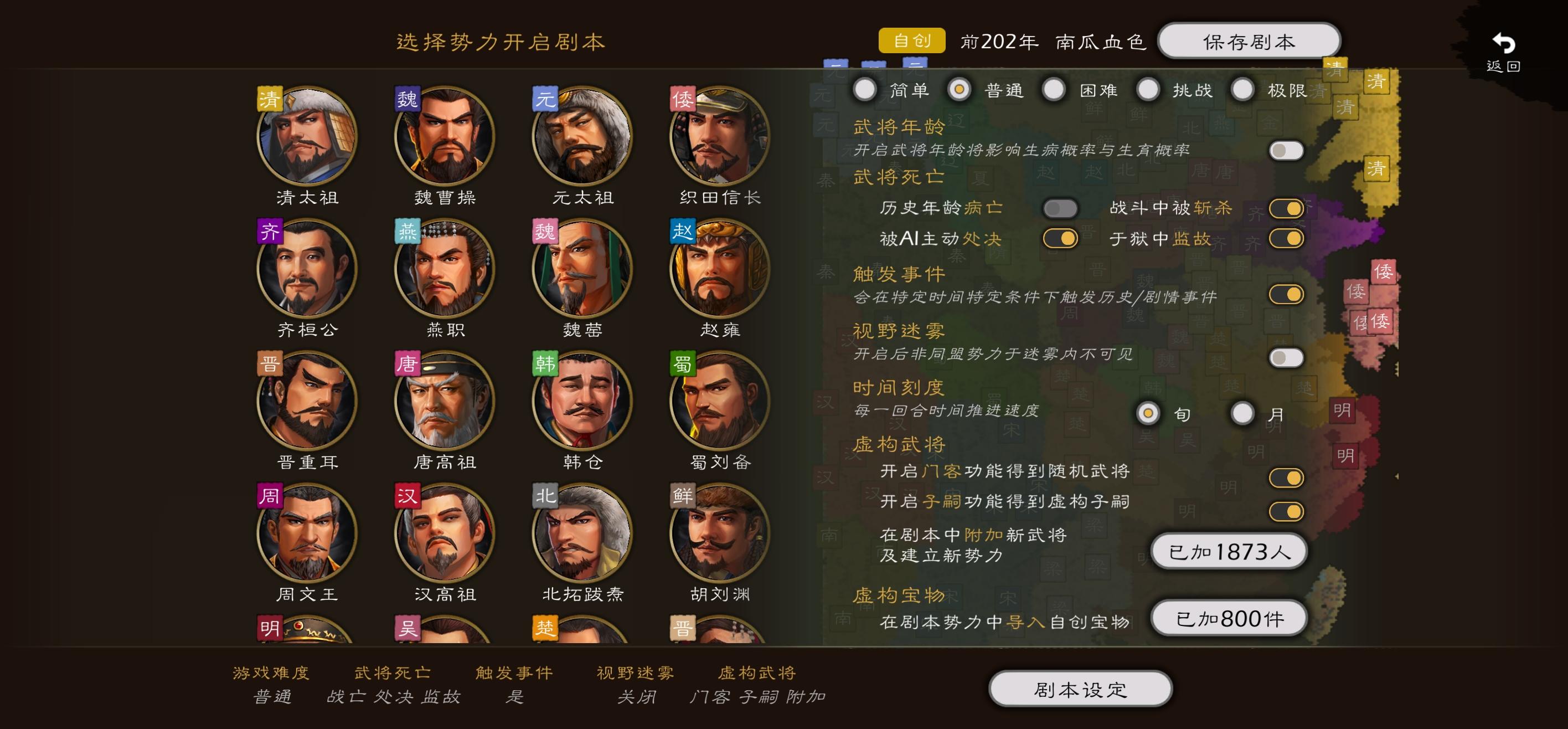Choose 赵雍 as the starting ruler
The width and height of the screenshot is (1568, 729).
coord(719,271)
